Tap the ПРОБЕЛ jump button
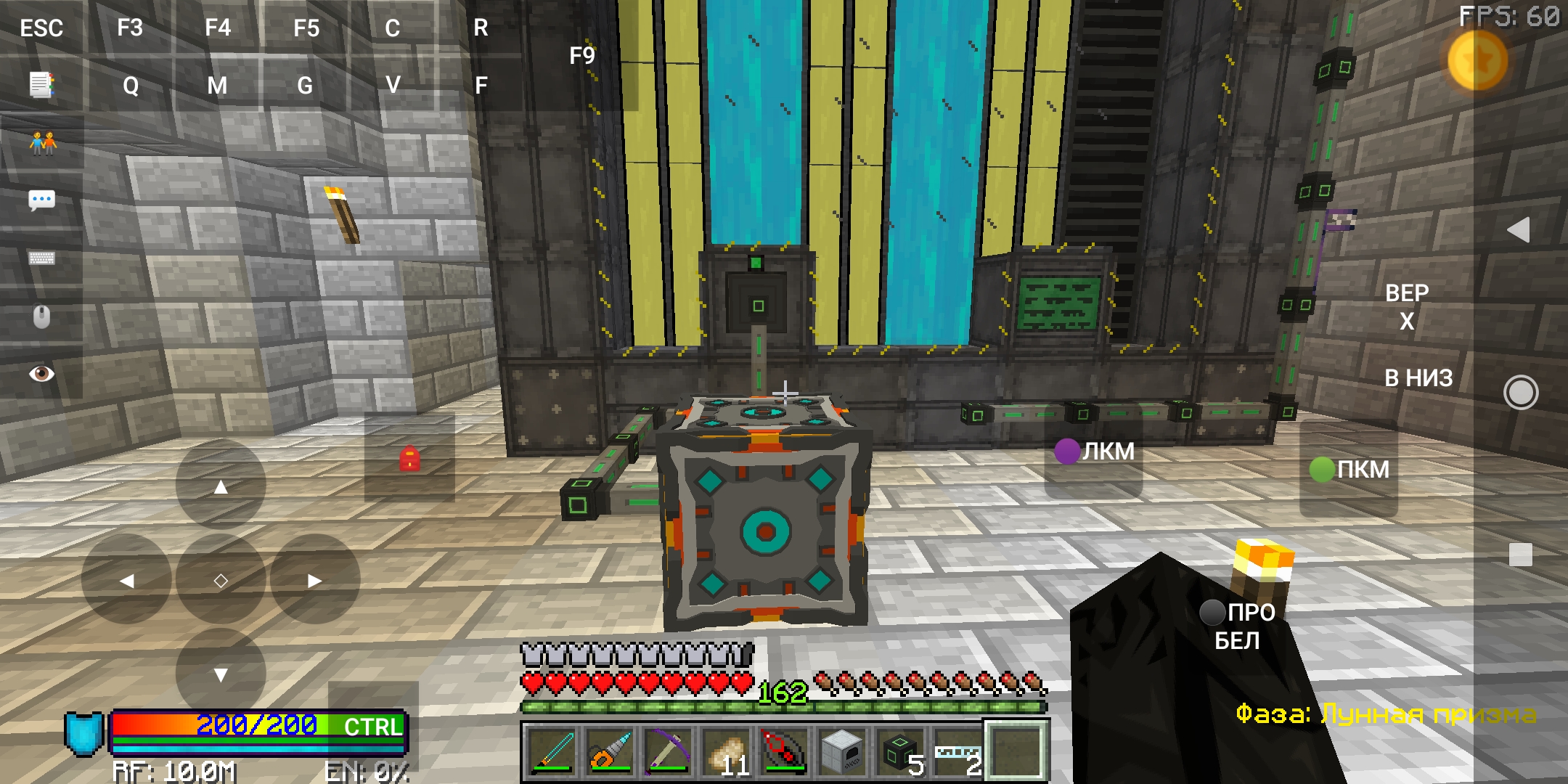 (1241, 626)
